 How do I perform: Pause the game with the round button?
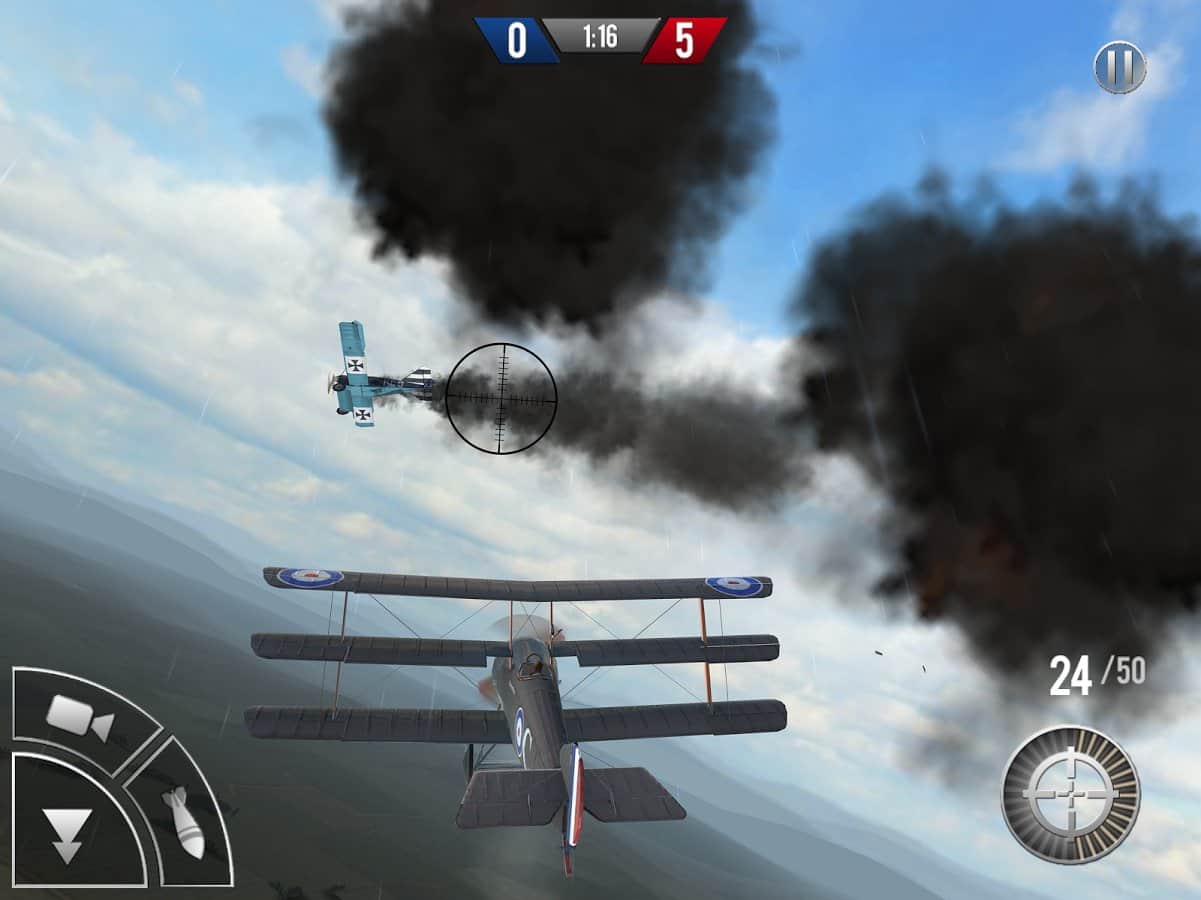(1119, 67)
